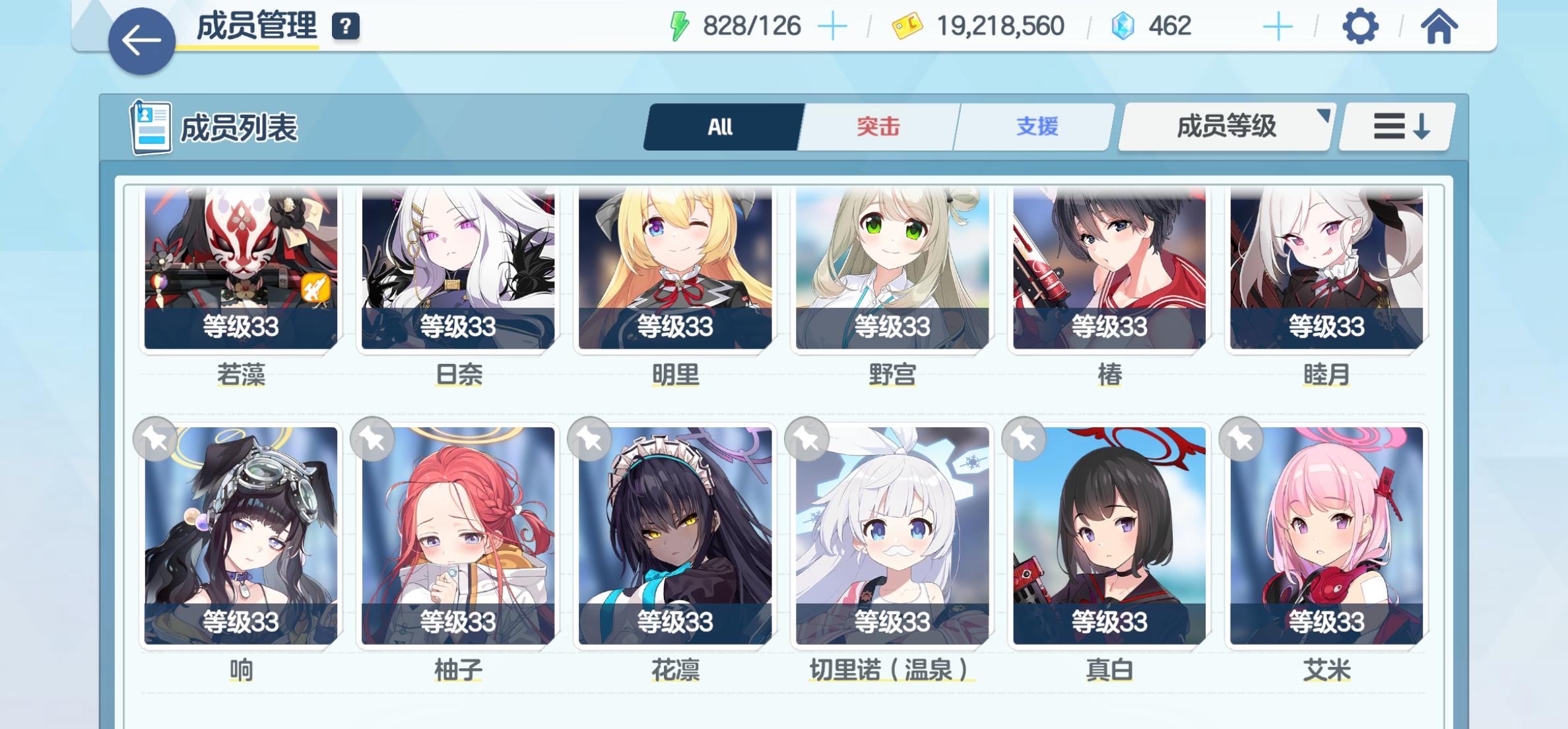Switch to the 突击 tab
Viewport: 1568px width, 729px height.
pyautogui.click(x=878, y=127)
